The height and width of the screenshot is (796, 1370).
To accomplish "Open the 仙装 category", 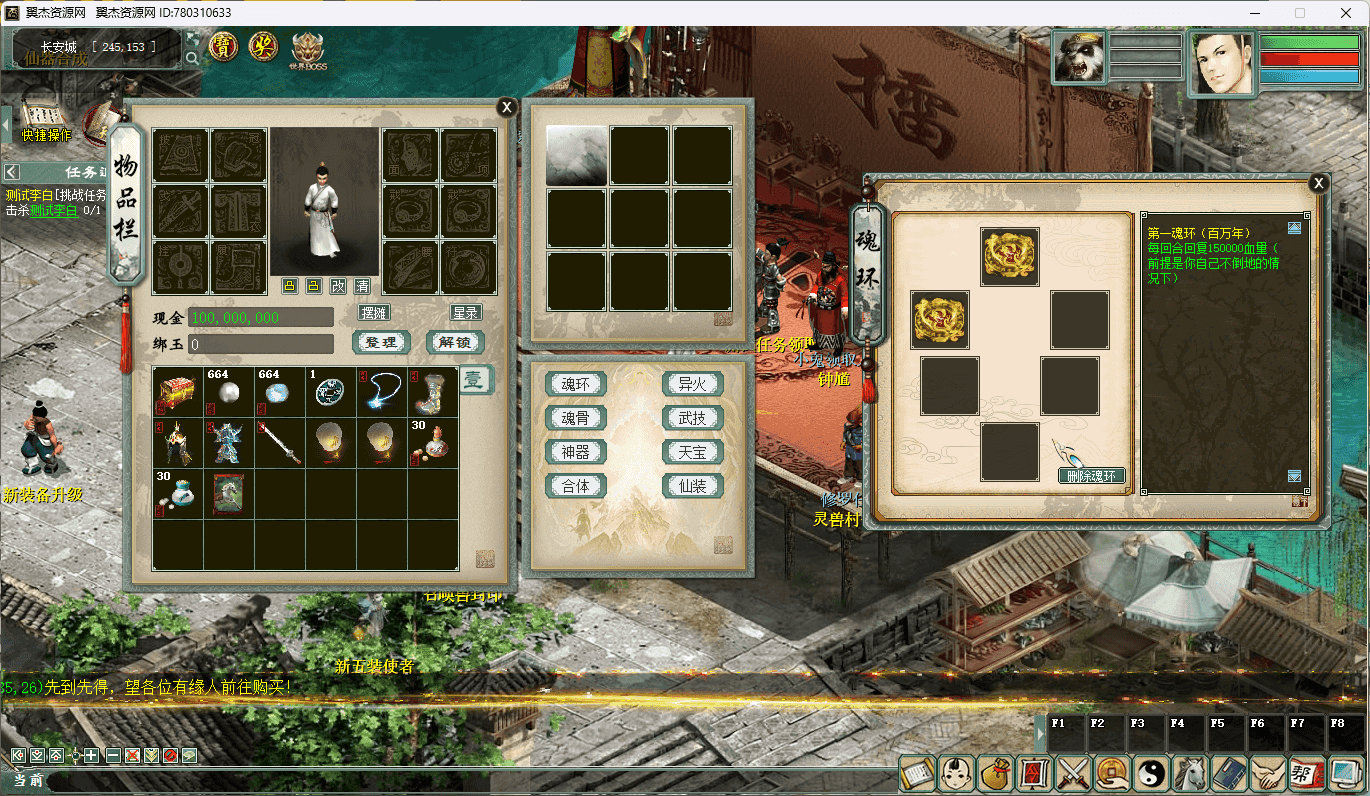I will point(693,487).
